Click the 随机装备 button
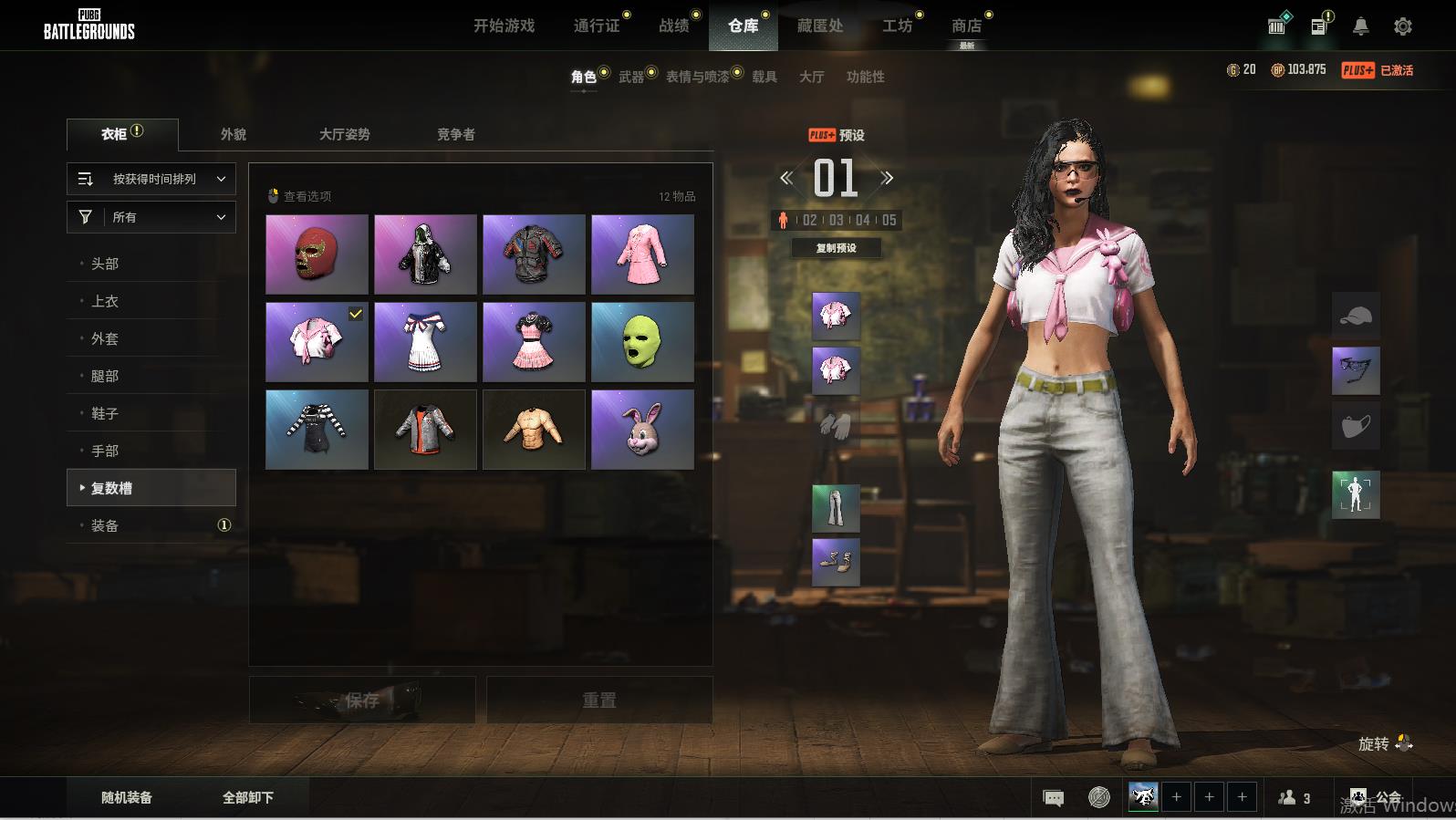Screen dimensions: 1456x820 (x=127, y=797)
